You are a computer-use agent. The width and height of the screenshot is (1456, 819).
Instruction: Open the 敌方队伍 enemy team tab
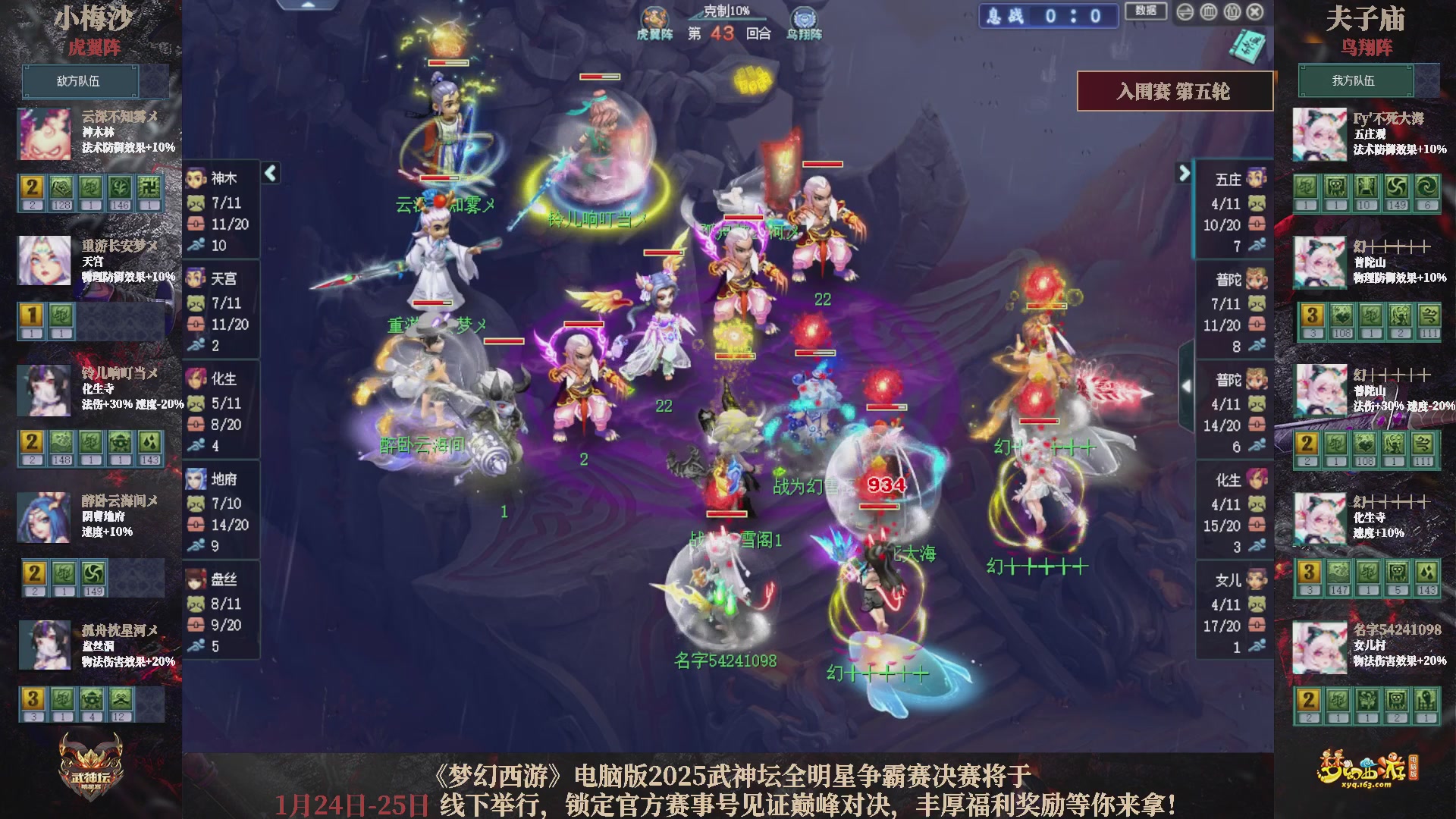[x=81, y=81]
